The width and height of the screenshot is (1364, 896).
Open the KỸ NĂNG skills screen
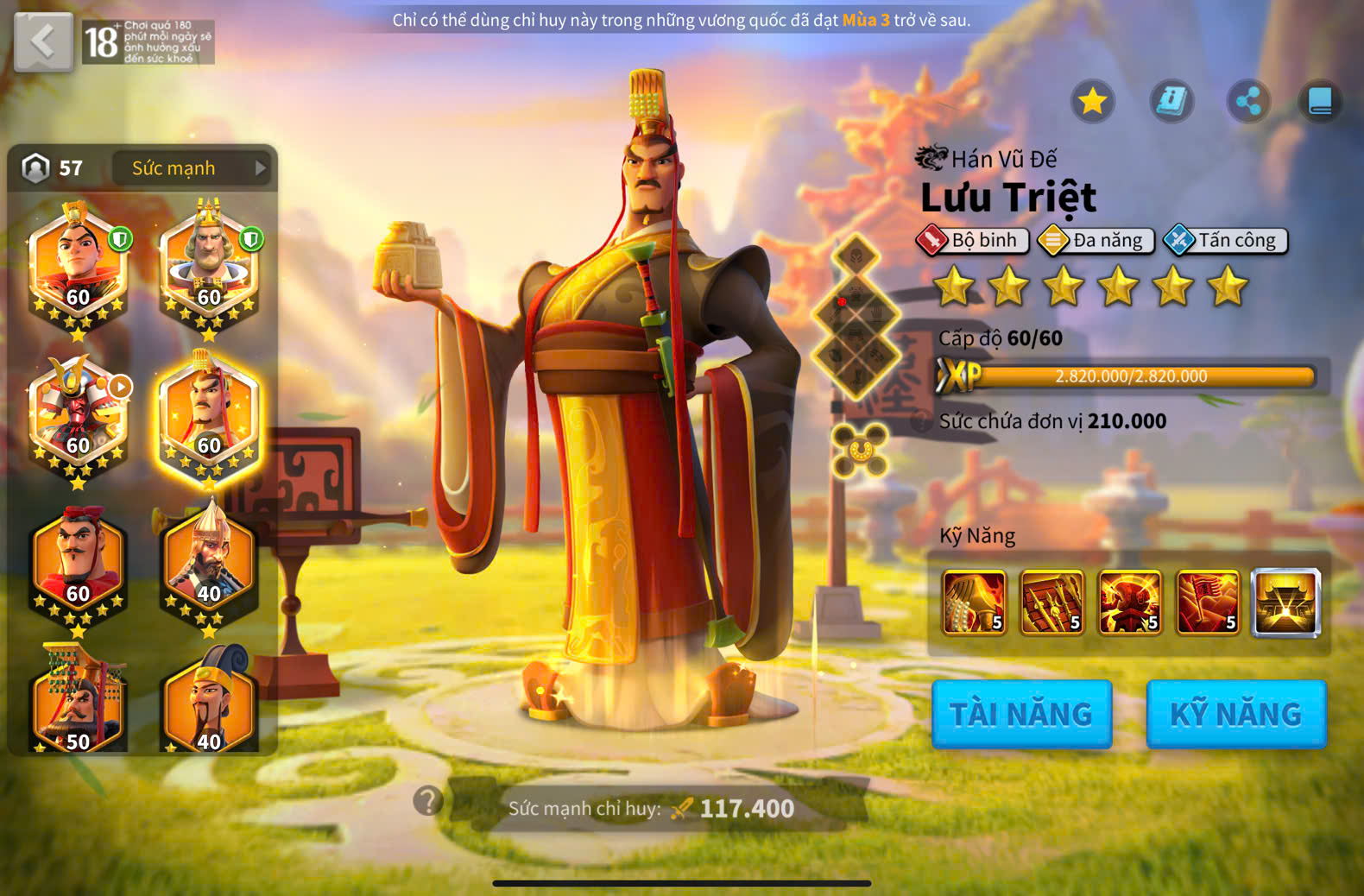click(x=1235, y=714)
